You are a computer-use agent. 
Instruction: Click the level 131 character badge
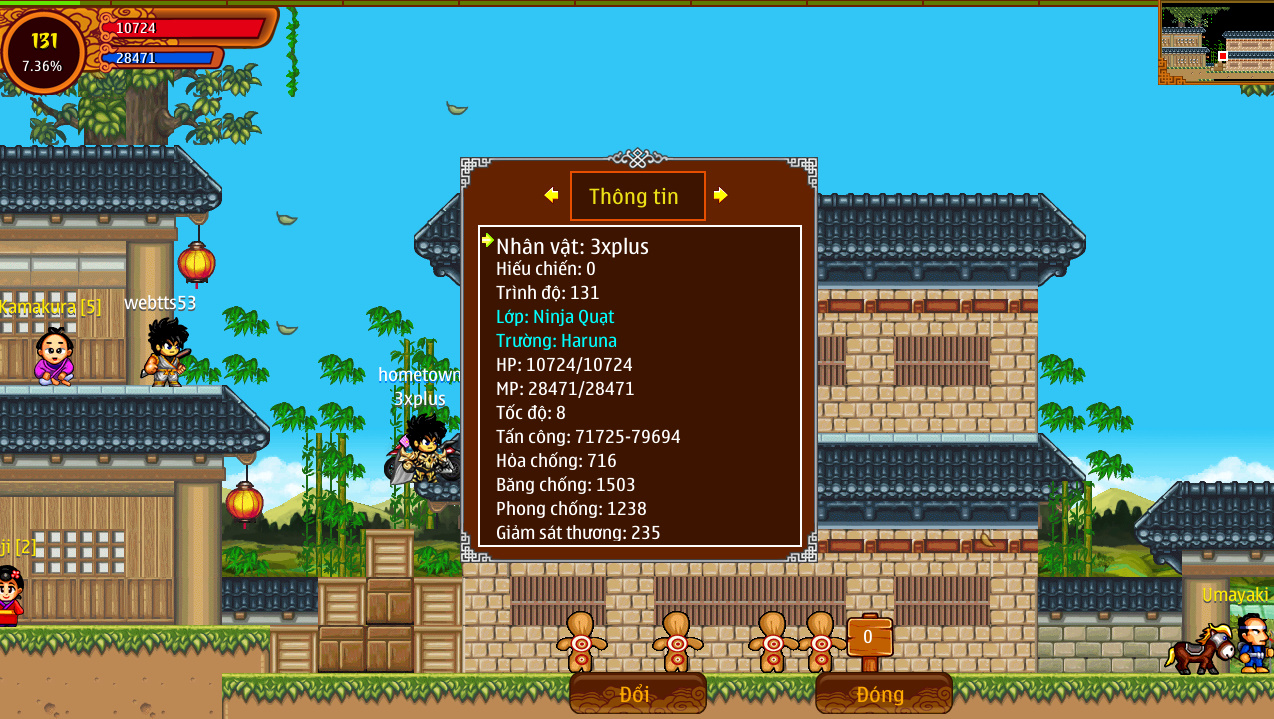(44, 51)
